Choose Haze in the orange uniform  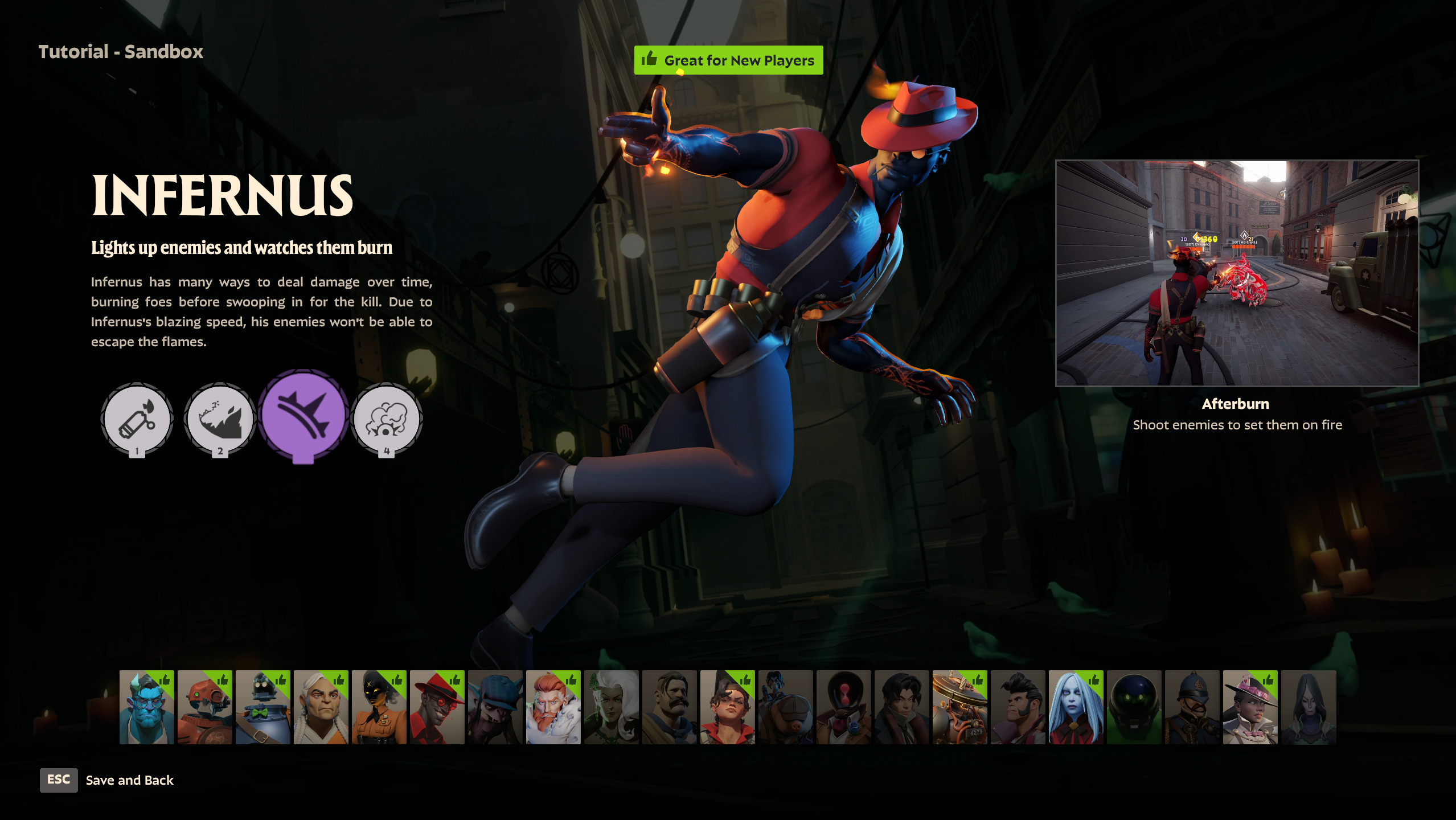coord(379,707)
